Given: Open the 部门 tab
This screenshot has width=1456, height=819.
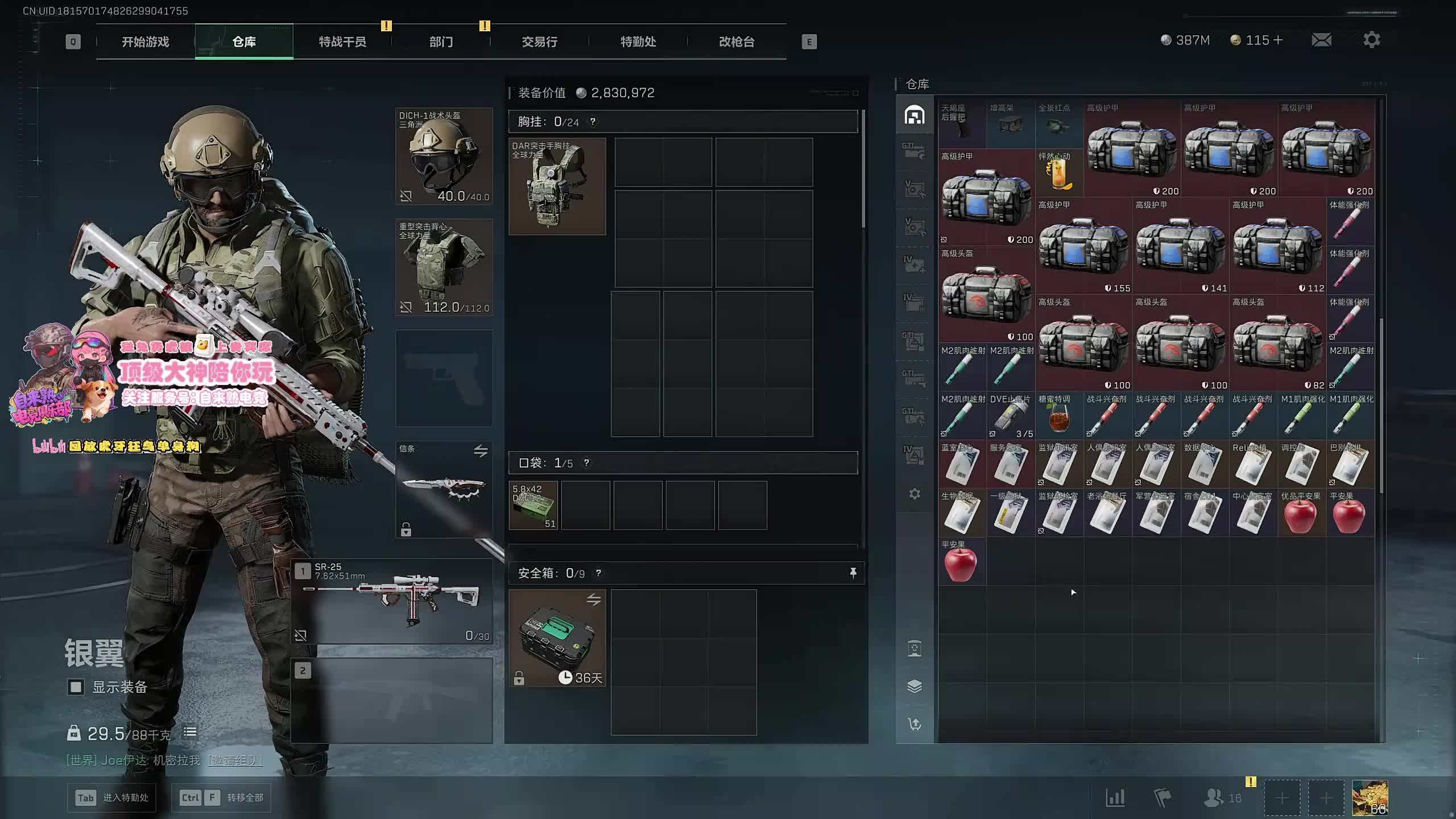Looking at the screenshot, I should pos(441,42).
